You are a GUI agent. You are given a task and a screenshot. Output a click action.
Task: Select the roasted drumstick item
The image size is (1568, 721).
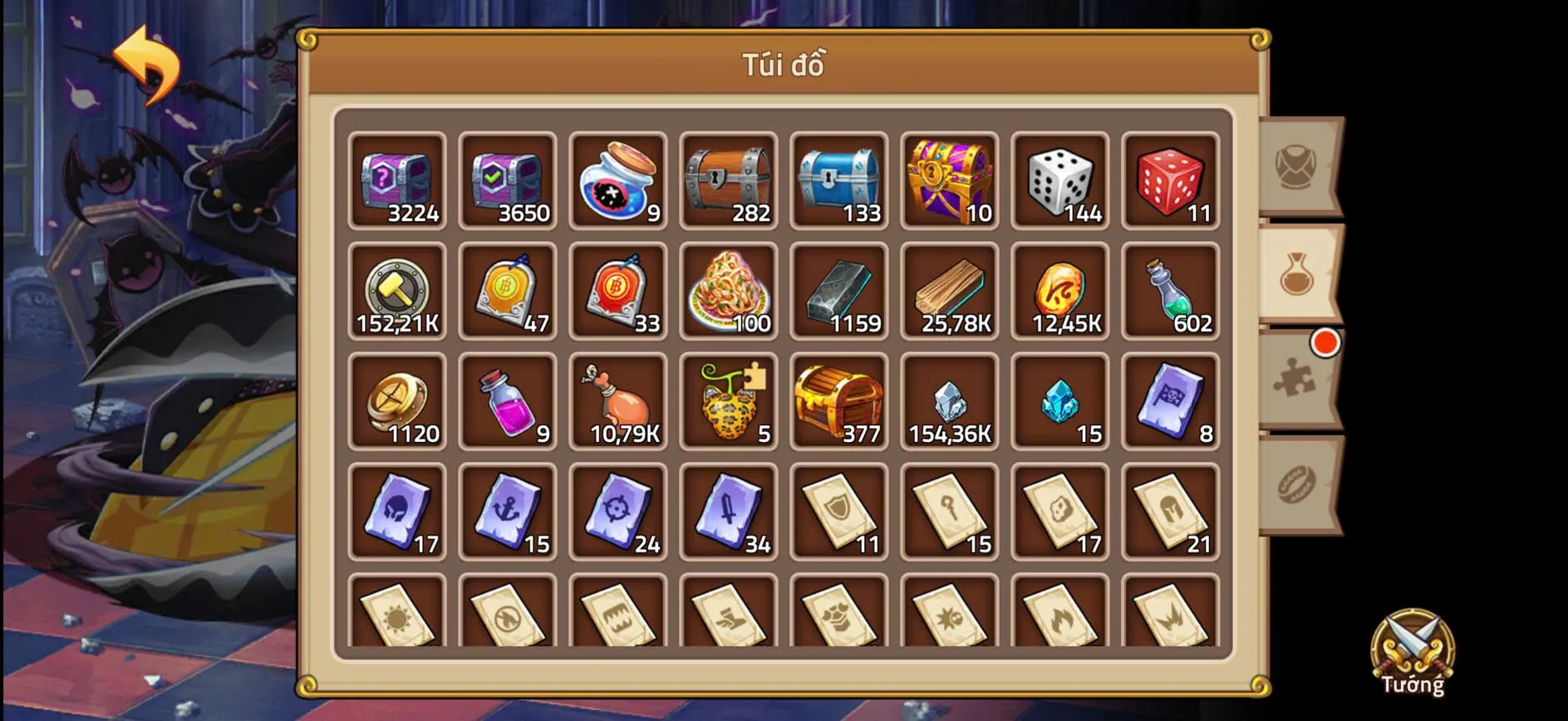618,401
